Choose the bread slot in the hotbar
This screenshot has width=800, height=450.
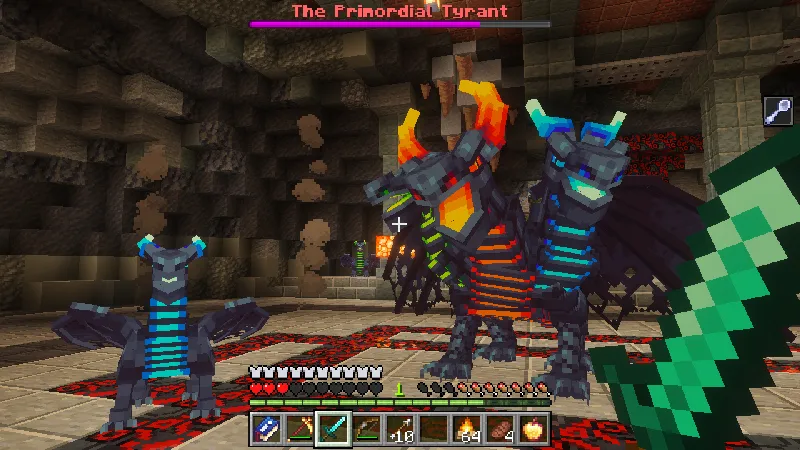point(499,429)
